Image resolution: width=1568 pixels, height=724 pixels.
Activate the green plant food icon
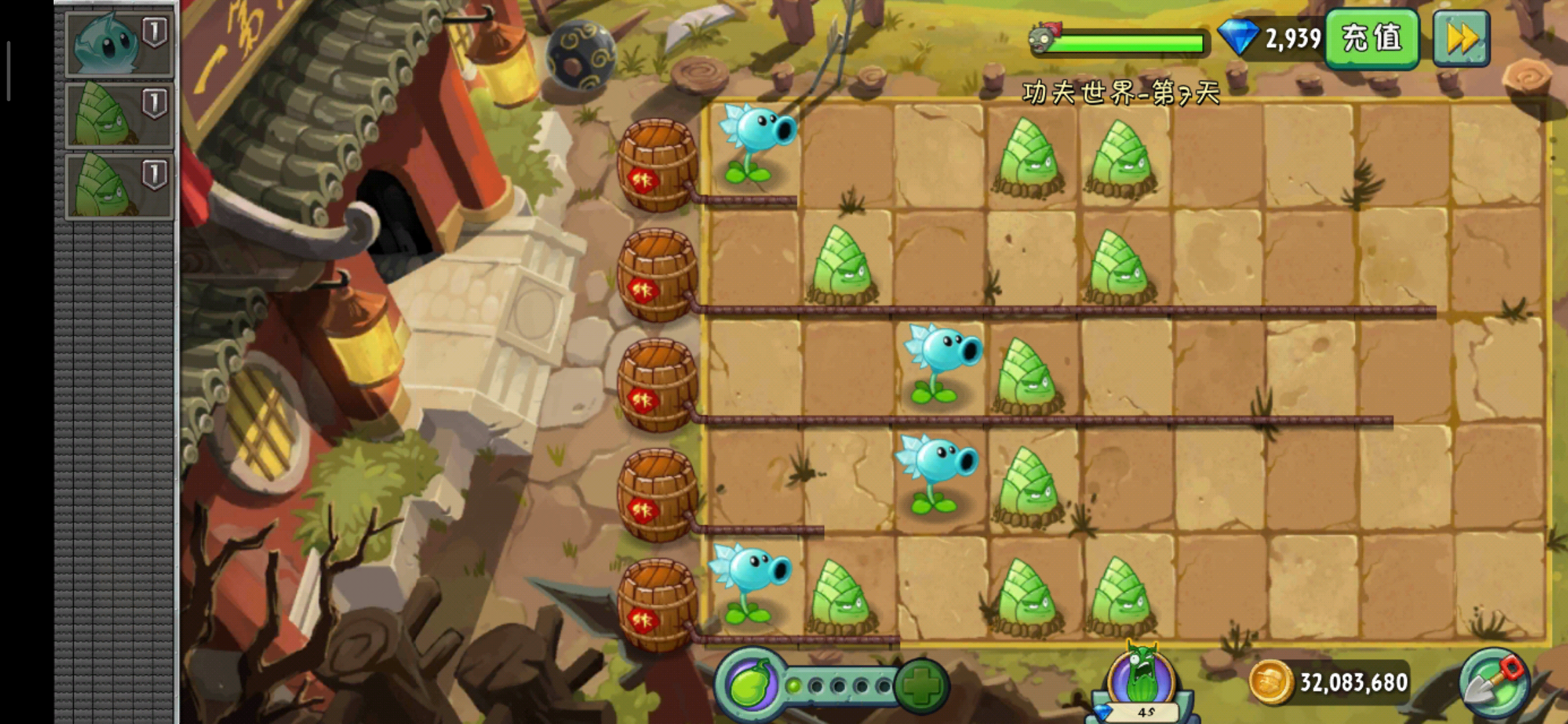point(750,685)
